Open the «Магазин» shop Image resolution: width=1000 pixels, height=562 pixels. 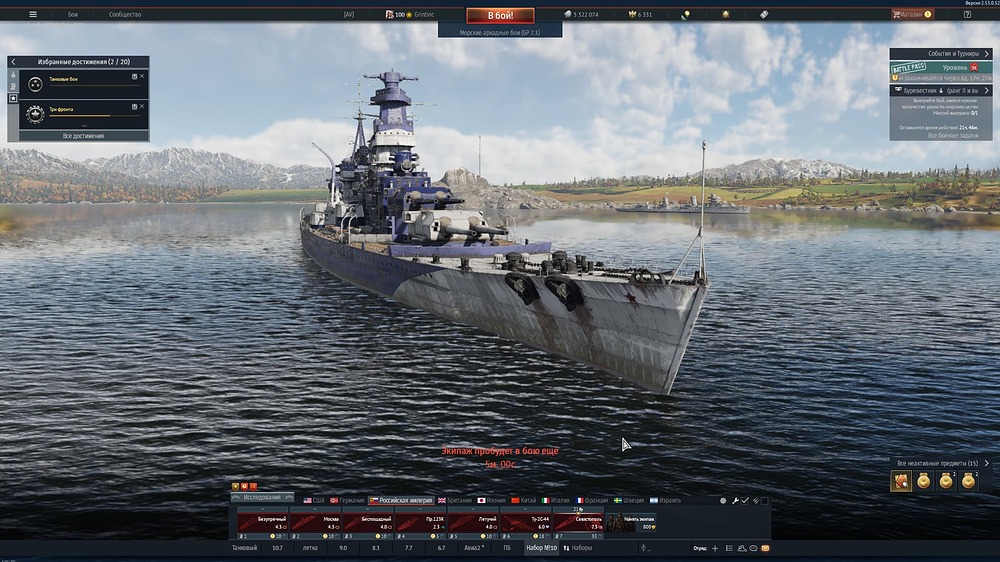(x=910, y=15)
